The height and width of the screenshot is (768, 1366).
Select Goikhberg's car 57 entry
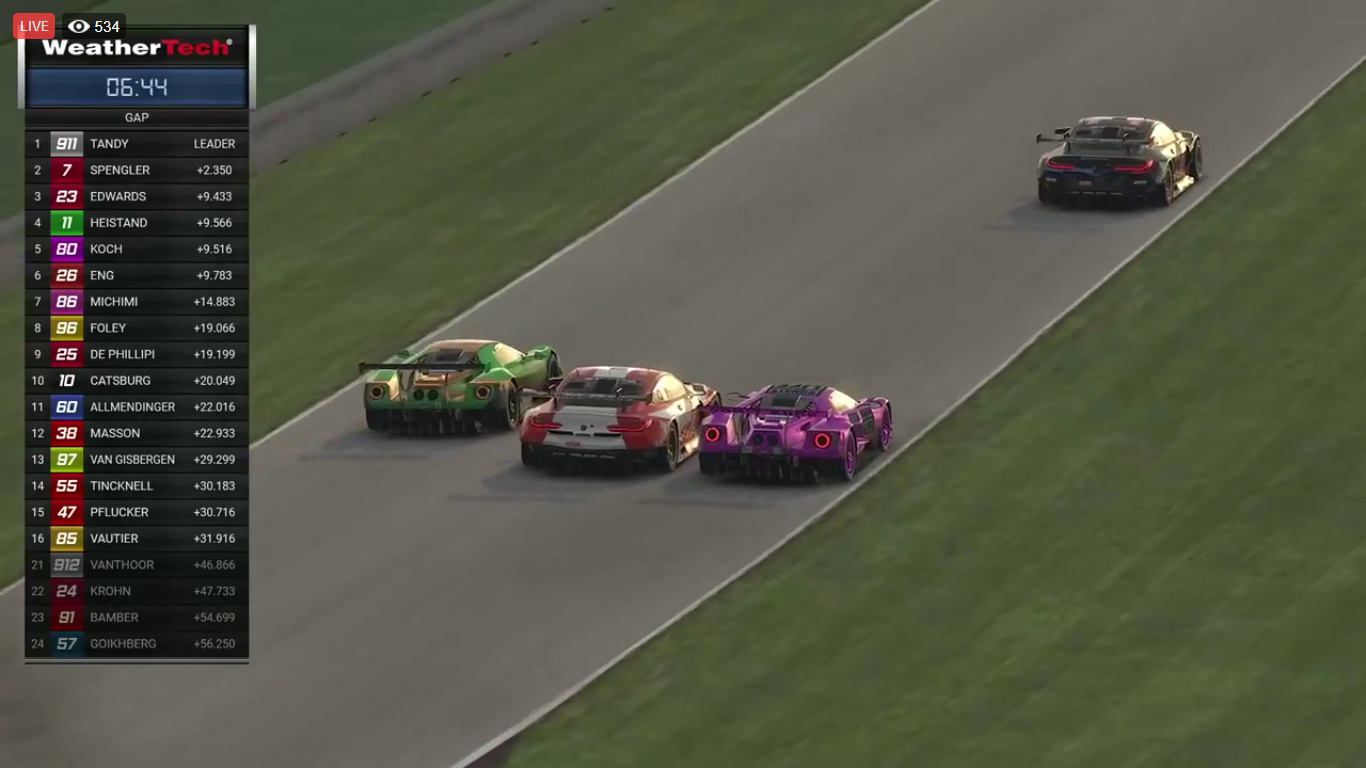pos(137,644)
